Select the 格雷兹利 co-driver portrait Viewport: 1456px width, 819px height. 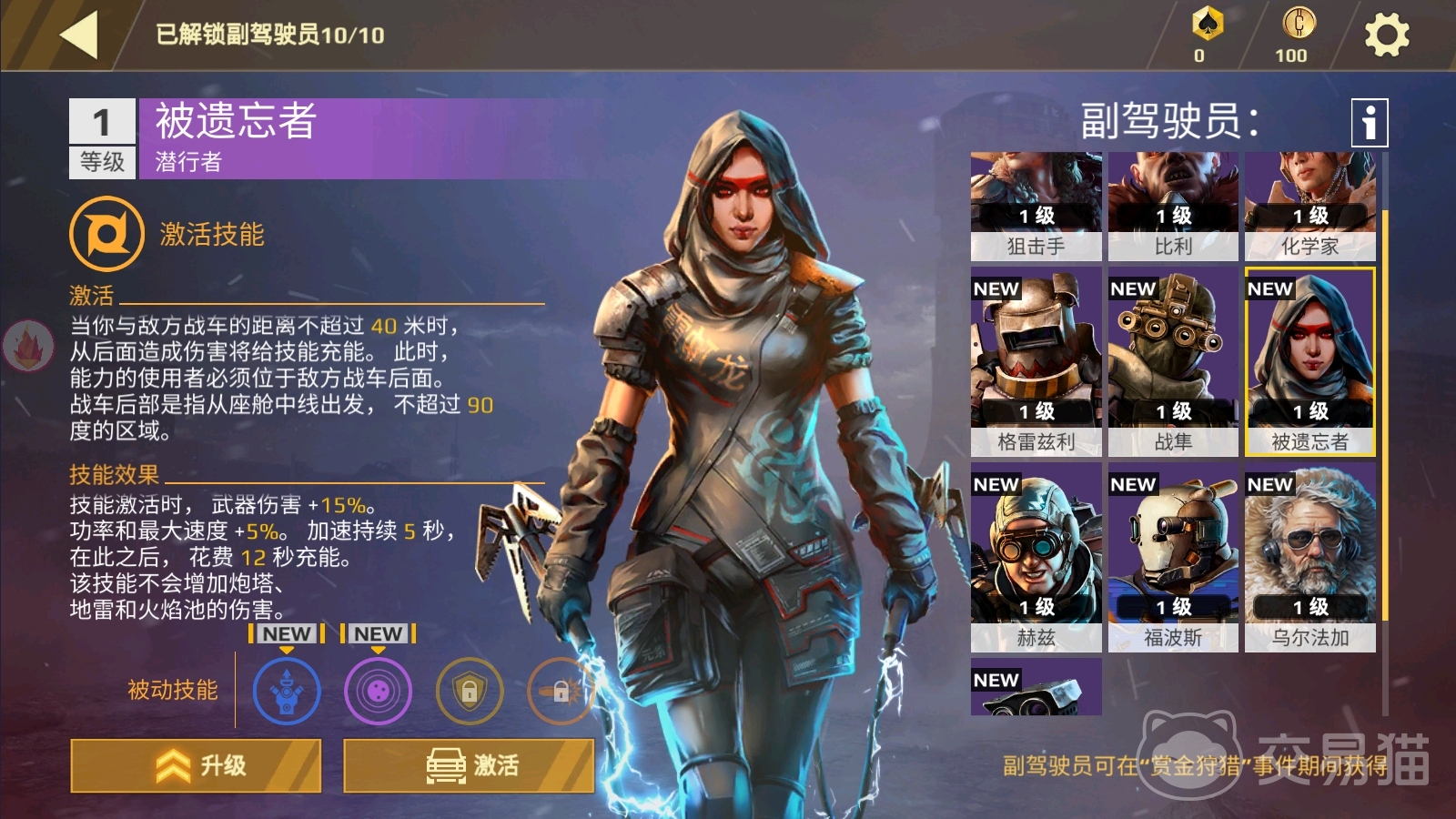(x=1036, y=361)
